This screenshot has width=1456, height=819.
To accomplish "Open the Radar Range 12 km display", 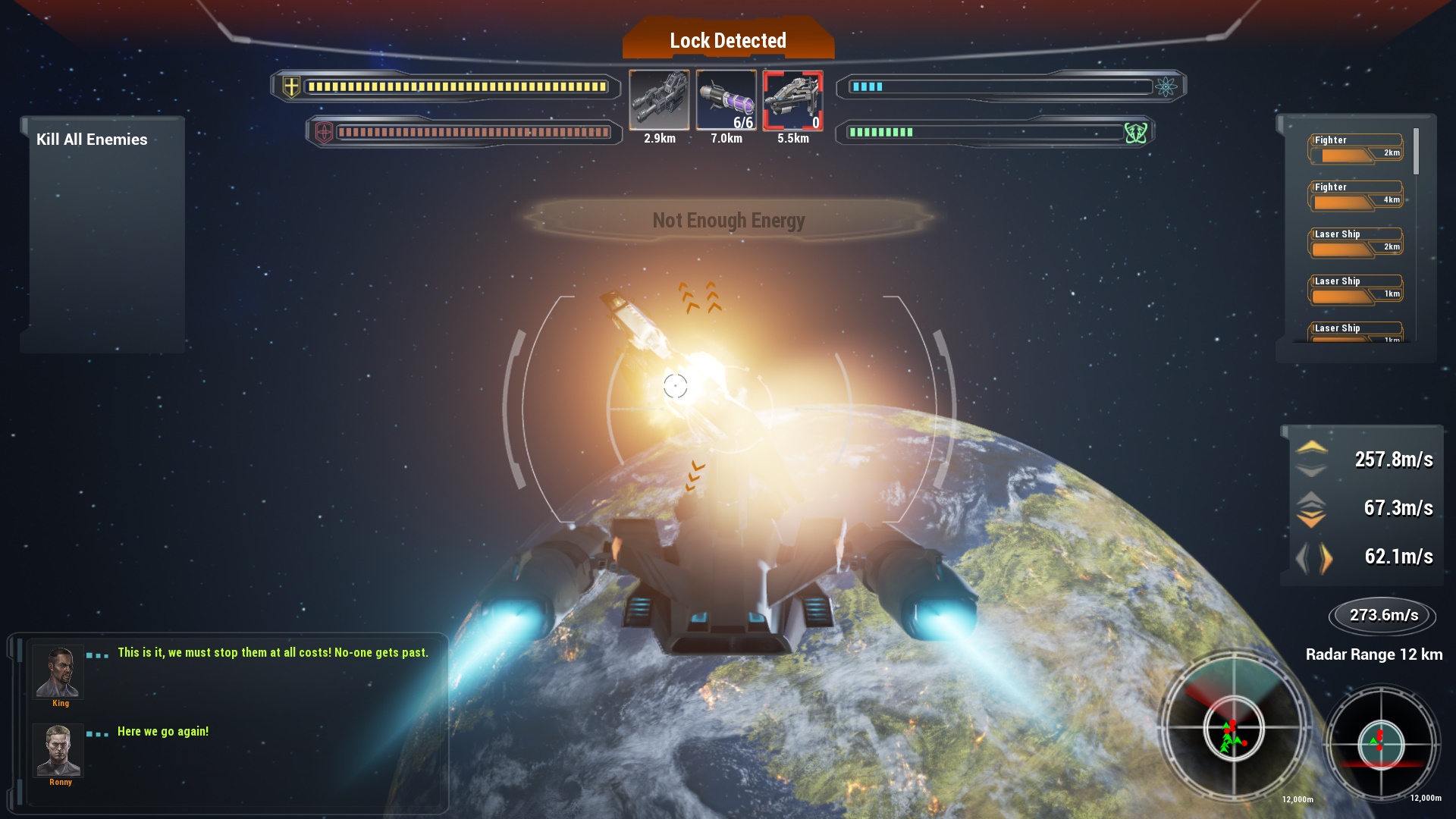I will (x=1375, y=654).
